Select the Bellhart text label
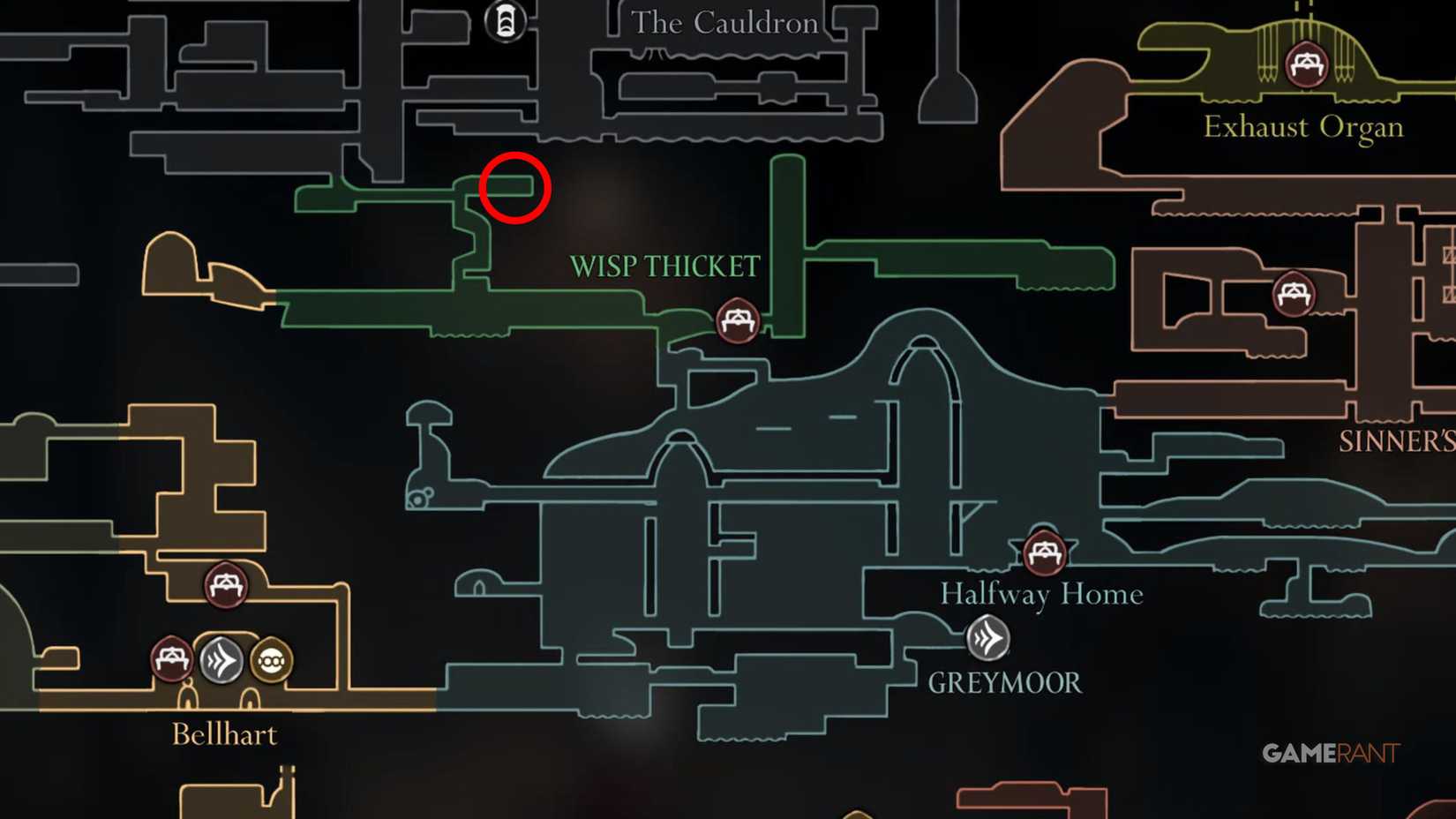 coord(225,734)
